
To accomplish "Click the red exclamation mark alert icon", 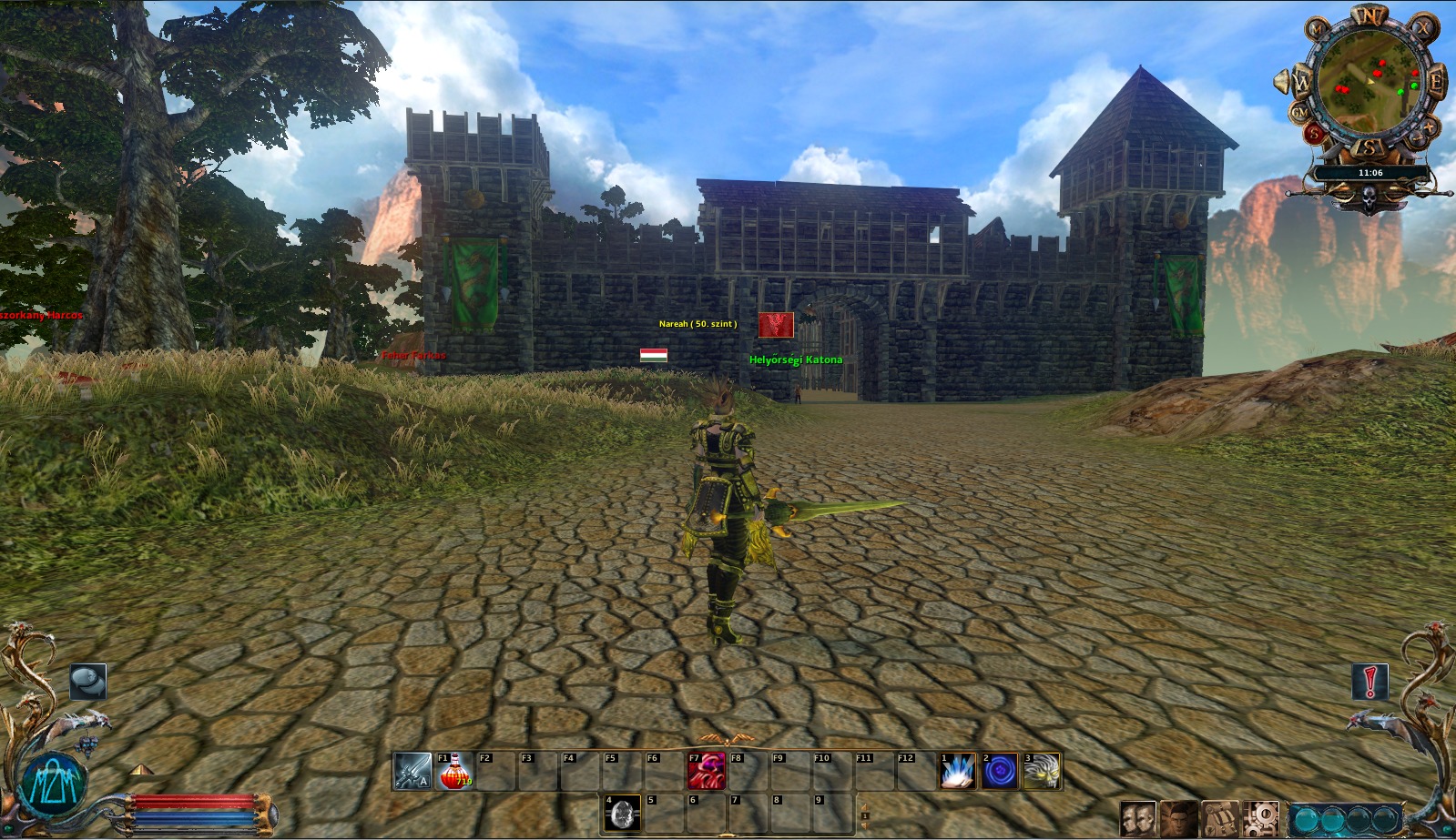I will pyautogui.click(x=1369, y=681).
